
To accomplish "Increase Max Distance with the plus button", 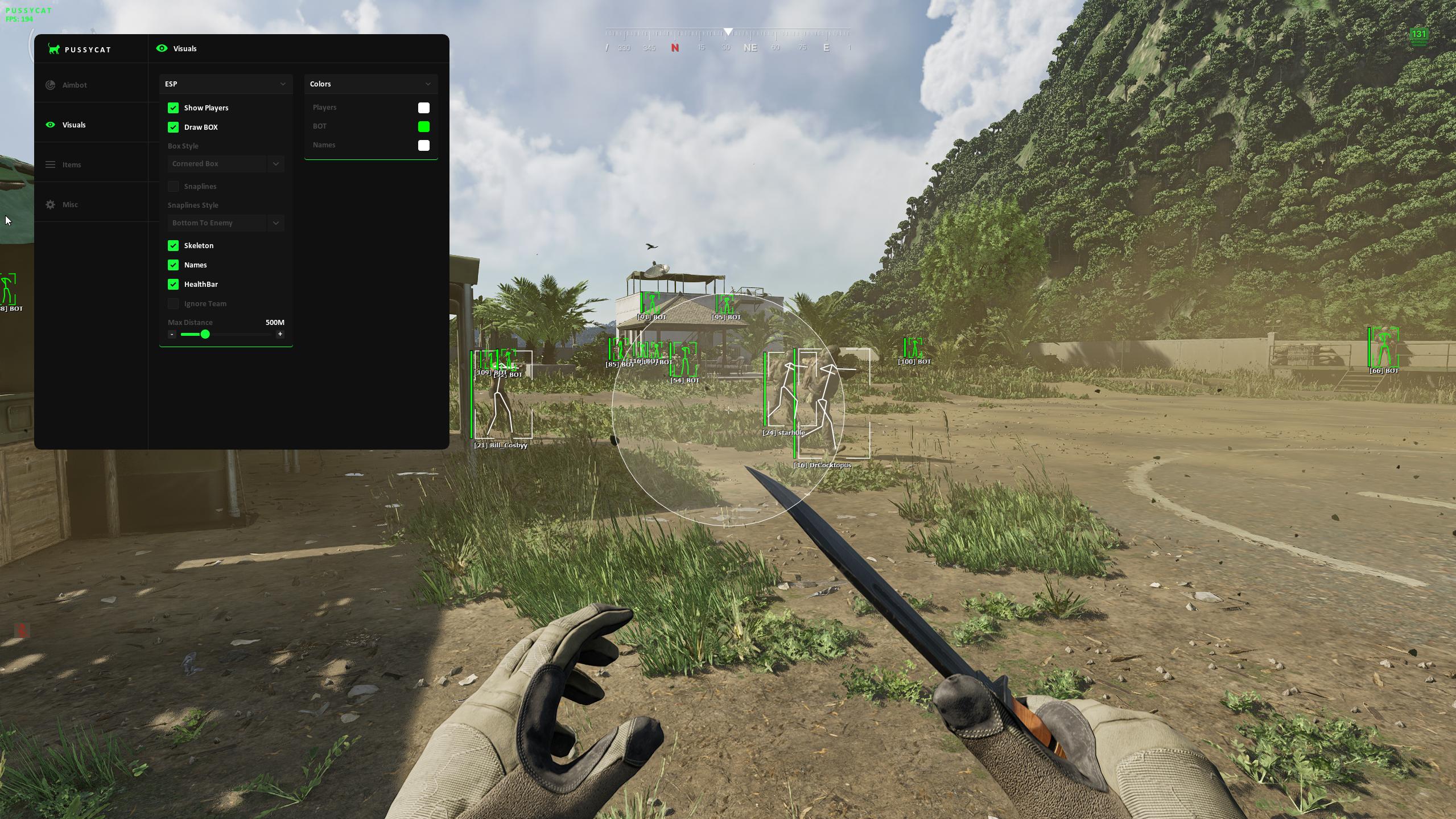I will point(280,334).
